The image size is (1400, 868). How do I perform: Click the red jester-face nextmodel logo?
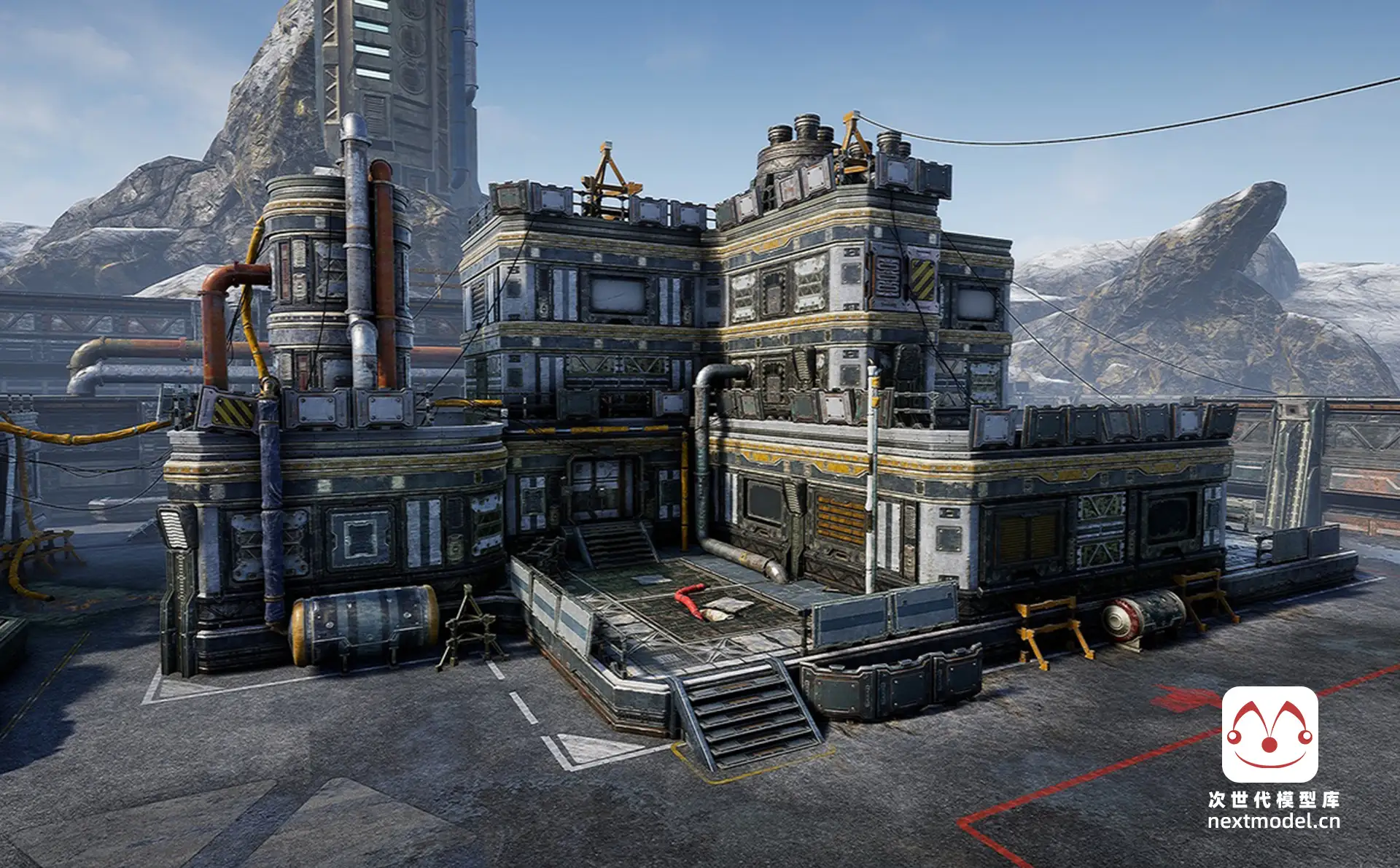pyautogui.click(x=1269, y=734)
